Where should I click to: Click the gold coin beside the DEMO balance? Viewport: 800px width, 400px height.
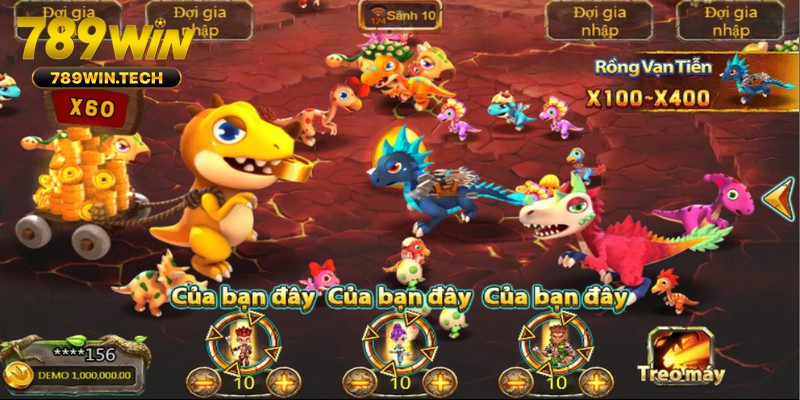pos(17,375)
